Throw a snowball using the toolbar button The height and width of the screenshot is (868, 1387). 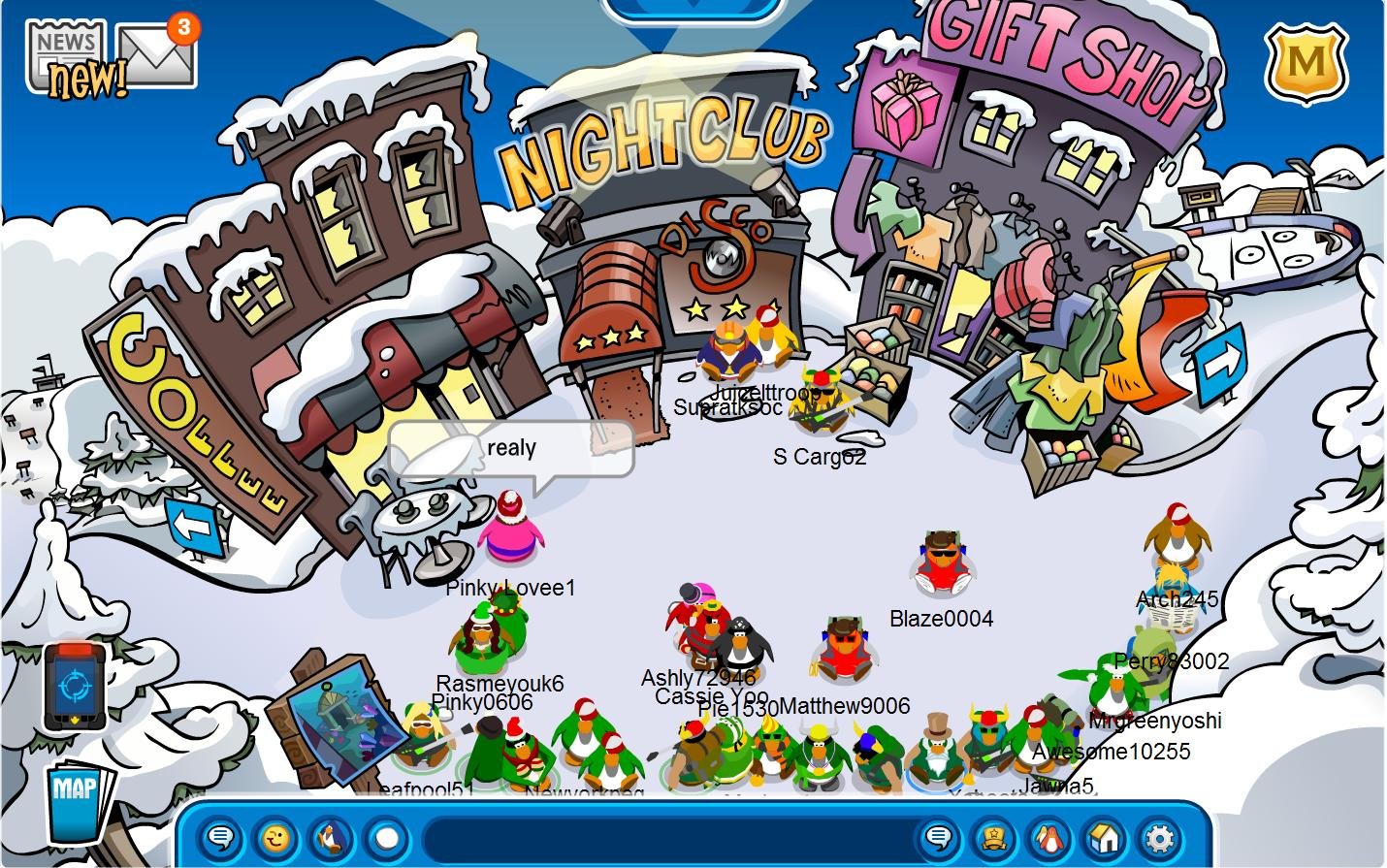click(386, 838)
